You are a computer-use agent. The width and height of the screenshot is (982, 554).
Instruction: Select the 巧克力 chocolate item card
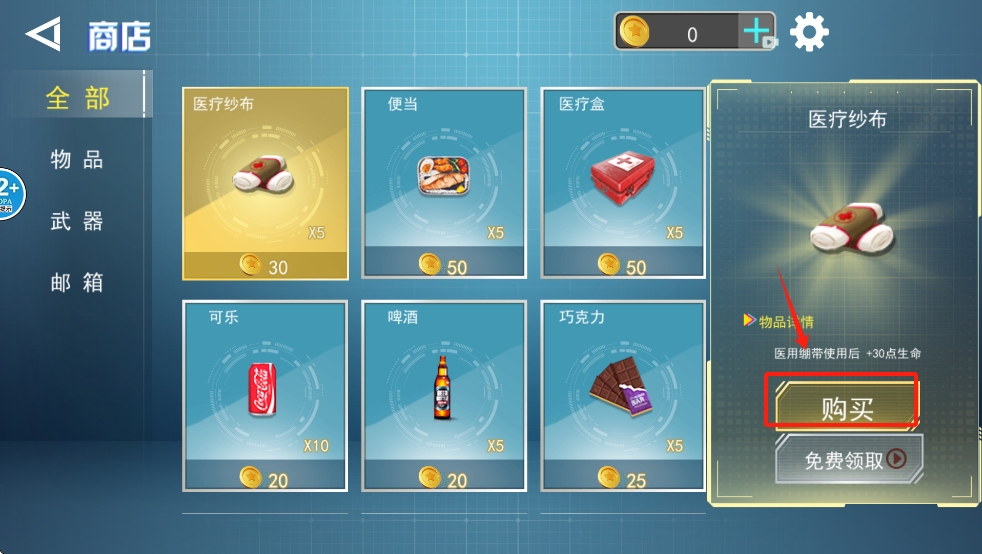pyautogui.click(x=623, y=395)
